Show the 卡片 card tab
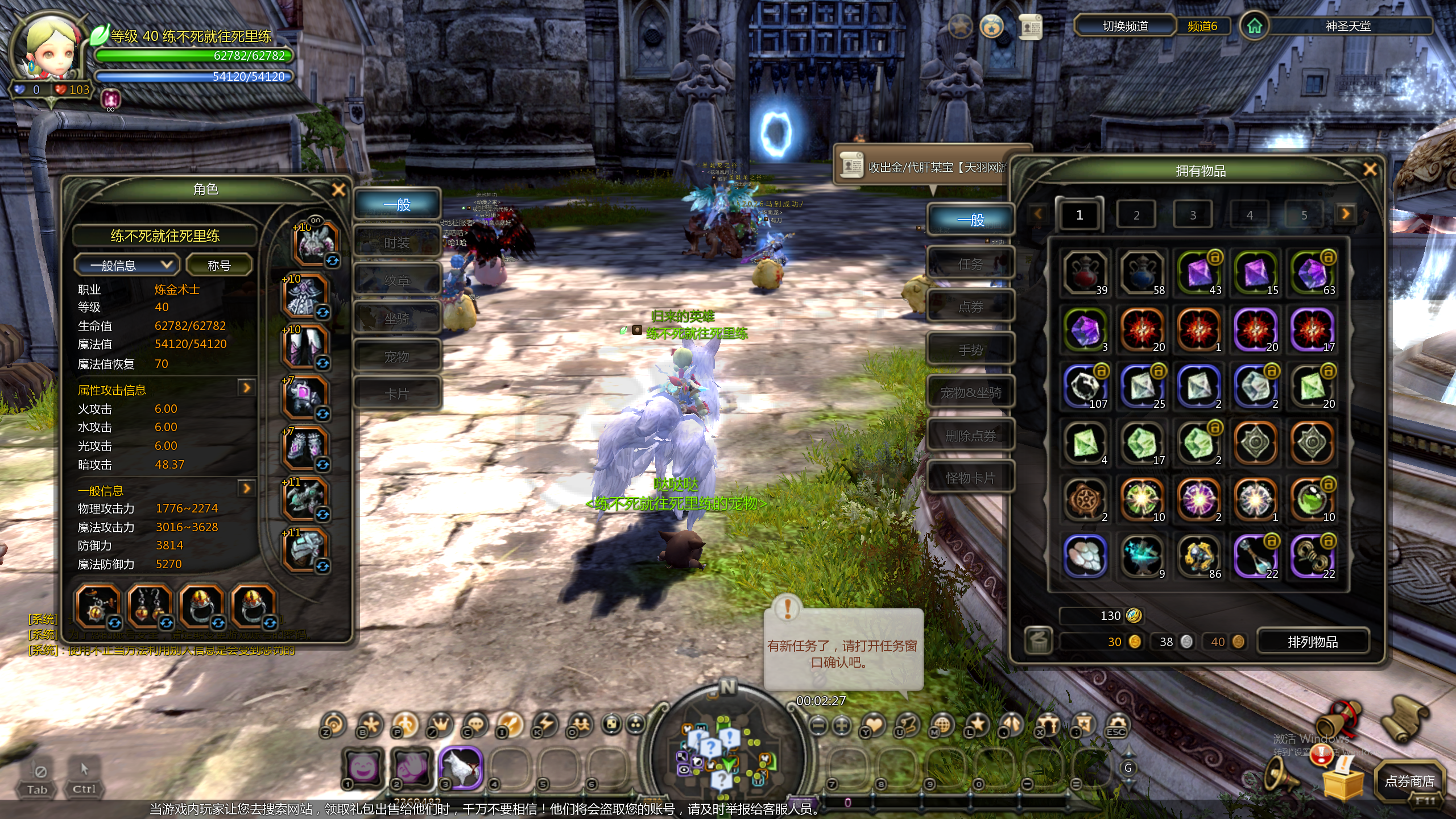Viewport: 1456px width, 819px height. point(397,394)
